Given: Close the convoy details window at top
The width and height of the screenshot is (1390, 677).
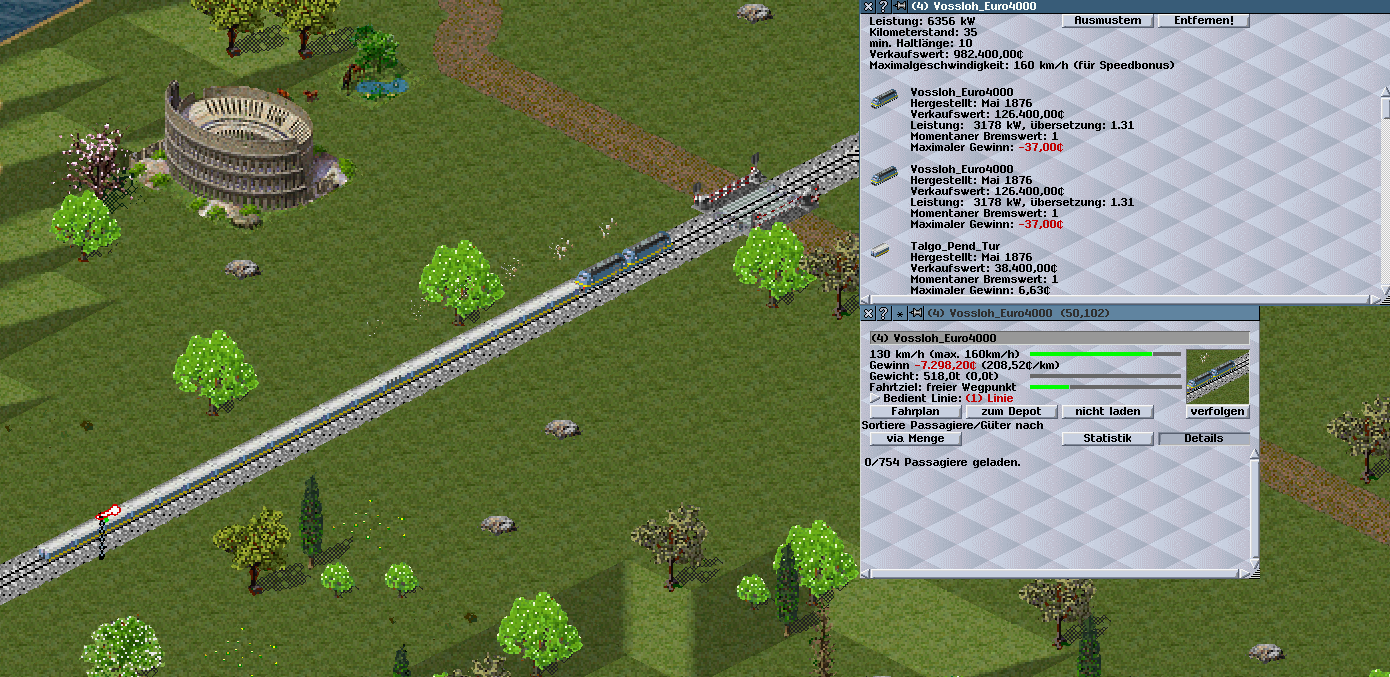Looking at the screenshot, I should (868, 6).
